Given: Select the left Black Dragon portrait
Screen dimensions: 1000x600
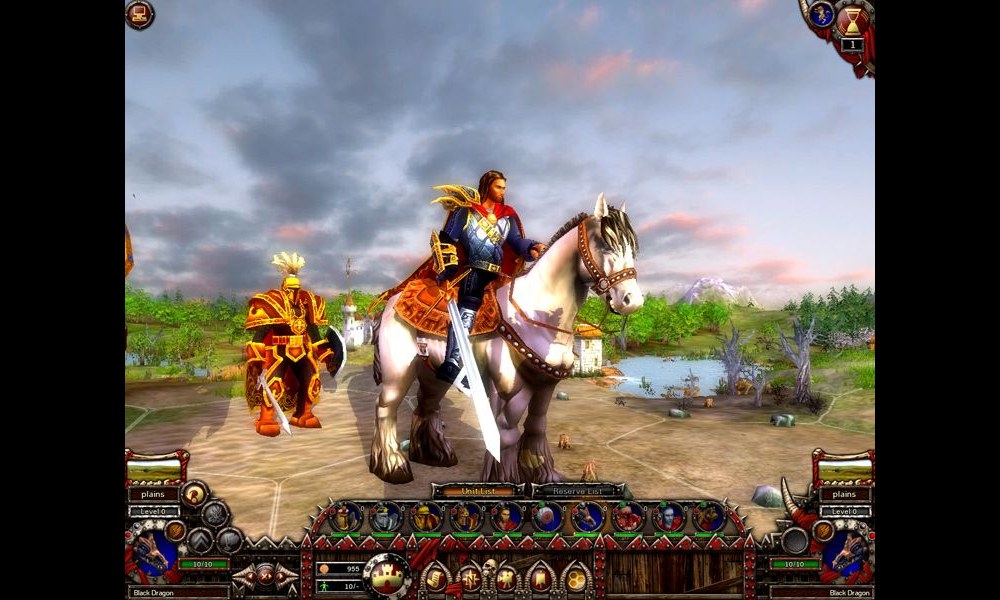Looking at the screenshot, I should (x=152, y=553).
